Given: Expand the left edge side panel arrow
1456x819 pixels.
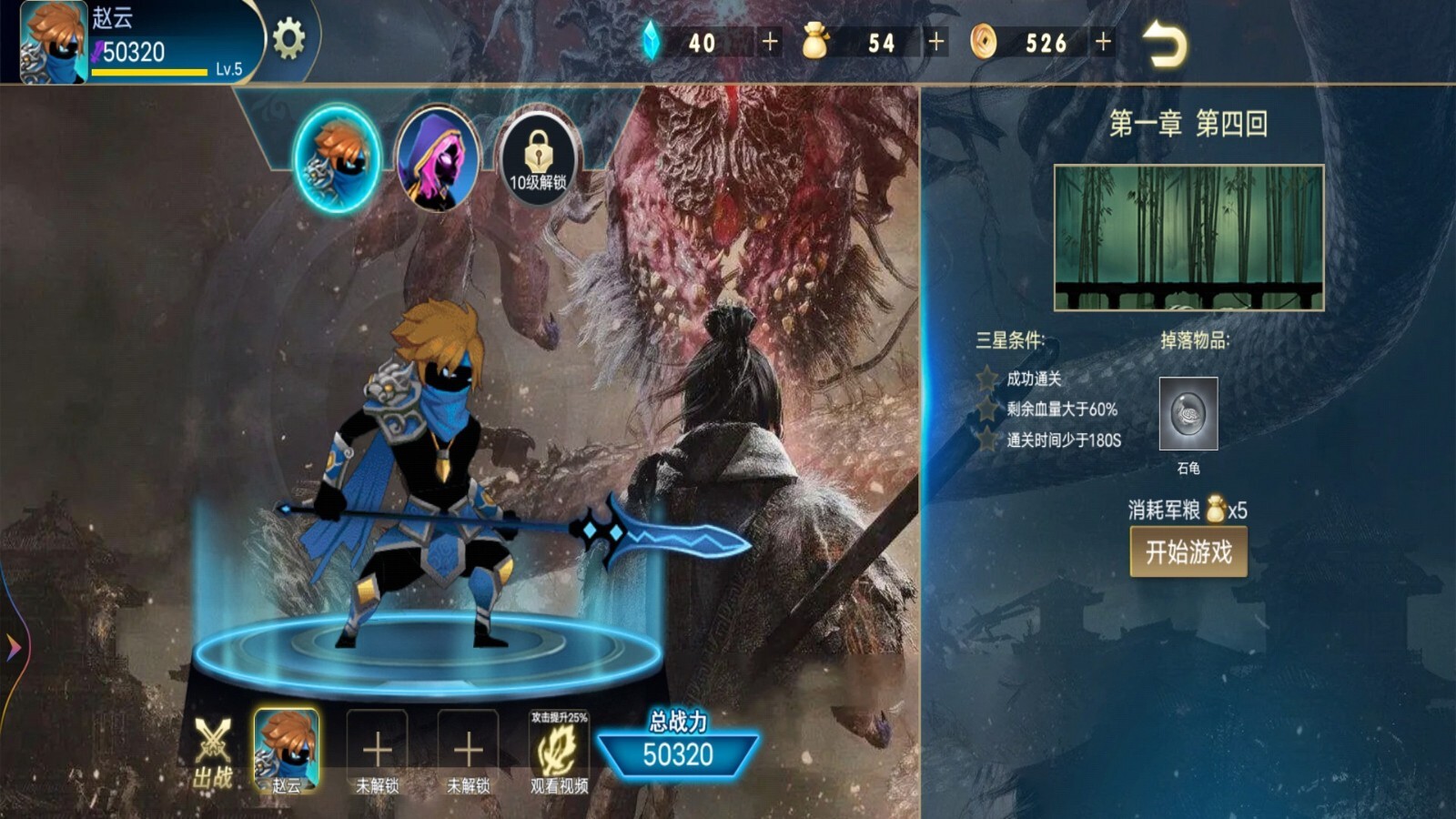Looking at the screenshot, I should coord(13,647).
